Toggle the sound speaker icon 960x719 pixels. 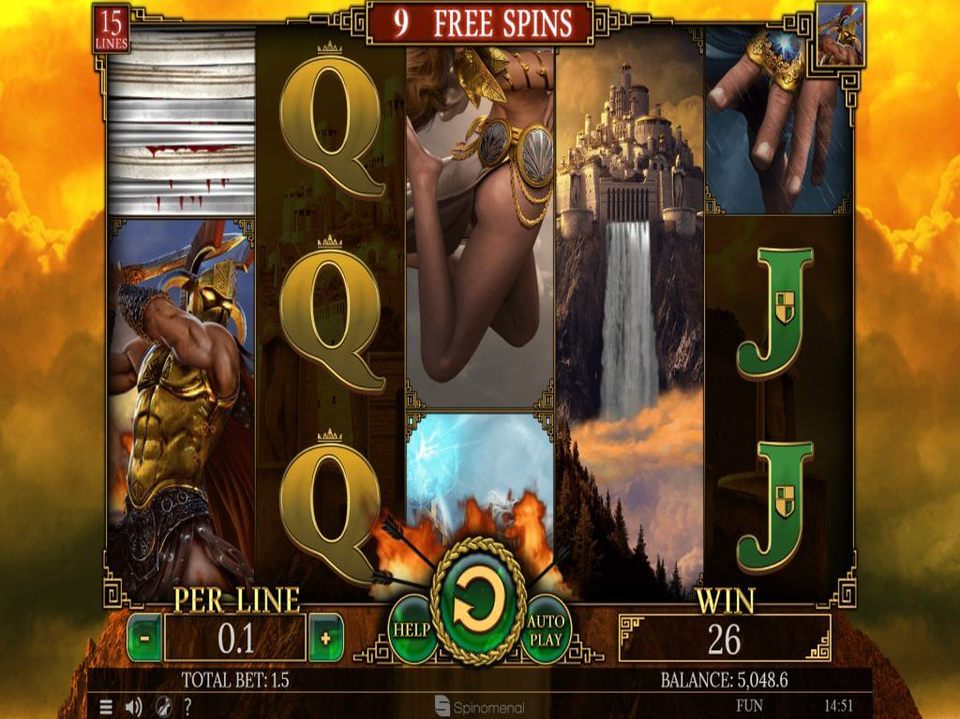pos(135,706)
